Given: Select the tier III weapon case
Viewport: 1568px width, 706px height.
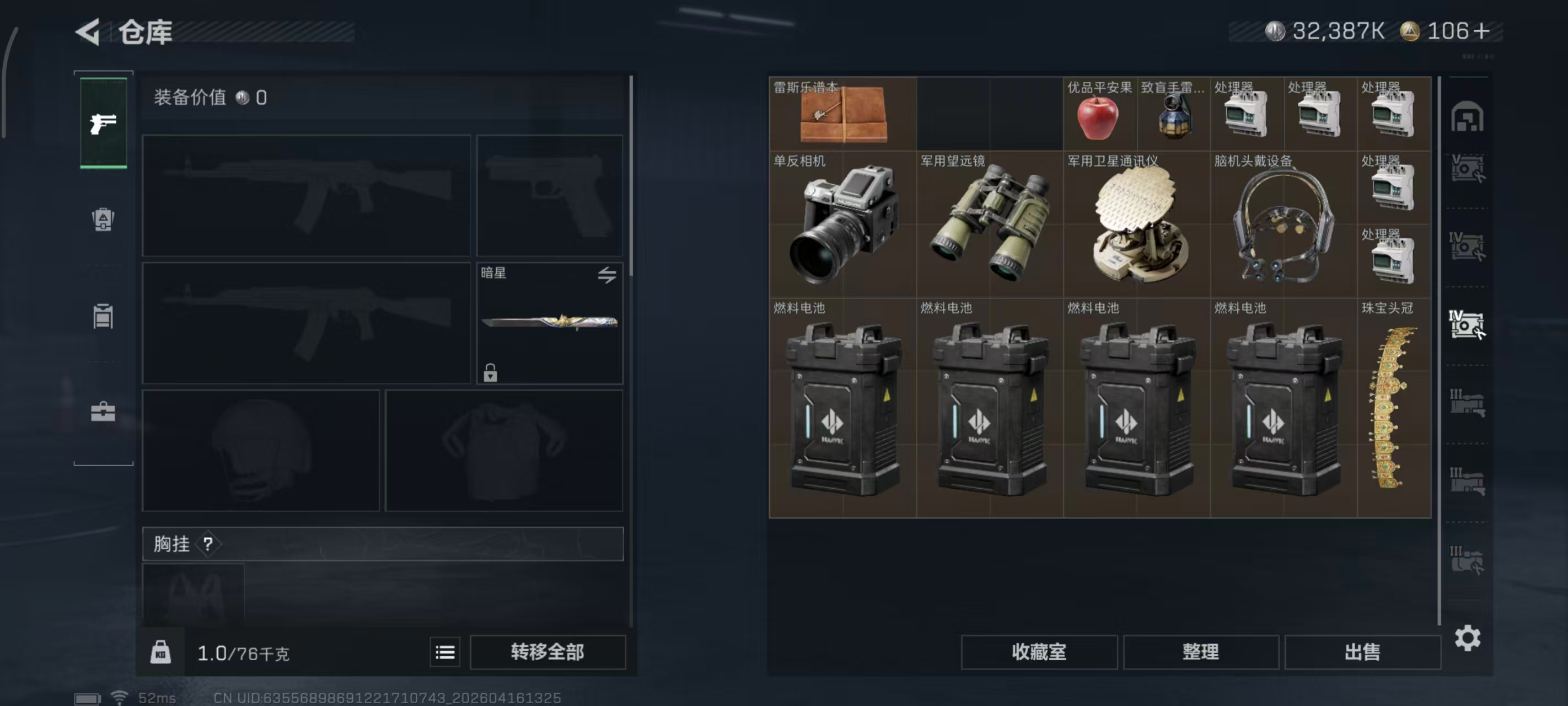Looking at the screenshot, I should tap(1468, 402).
